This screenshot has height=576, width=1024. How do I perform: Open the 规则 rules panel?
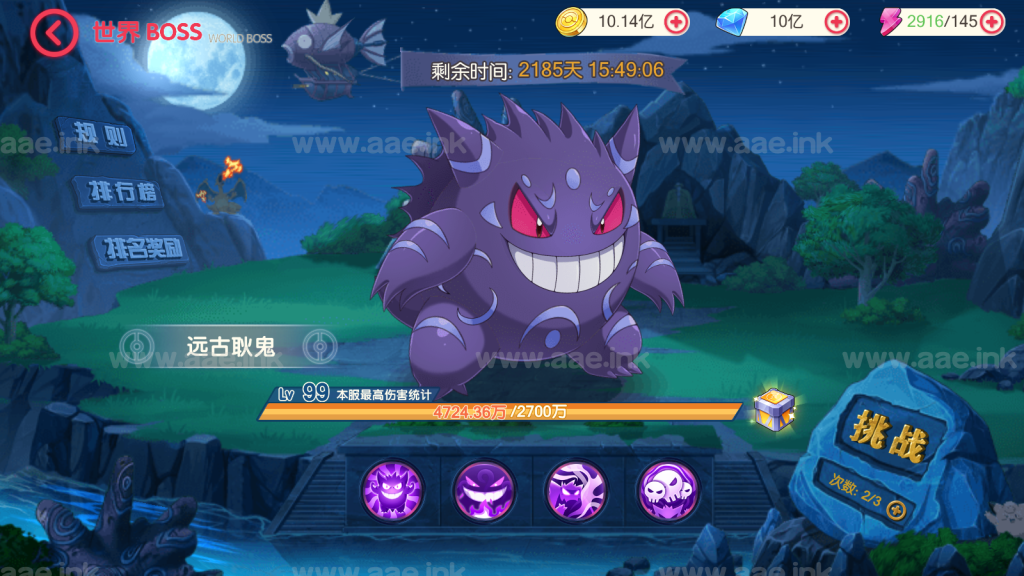tap(97, 135)
